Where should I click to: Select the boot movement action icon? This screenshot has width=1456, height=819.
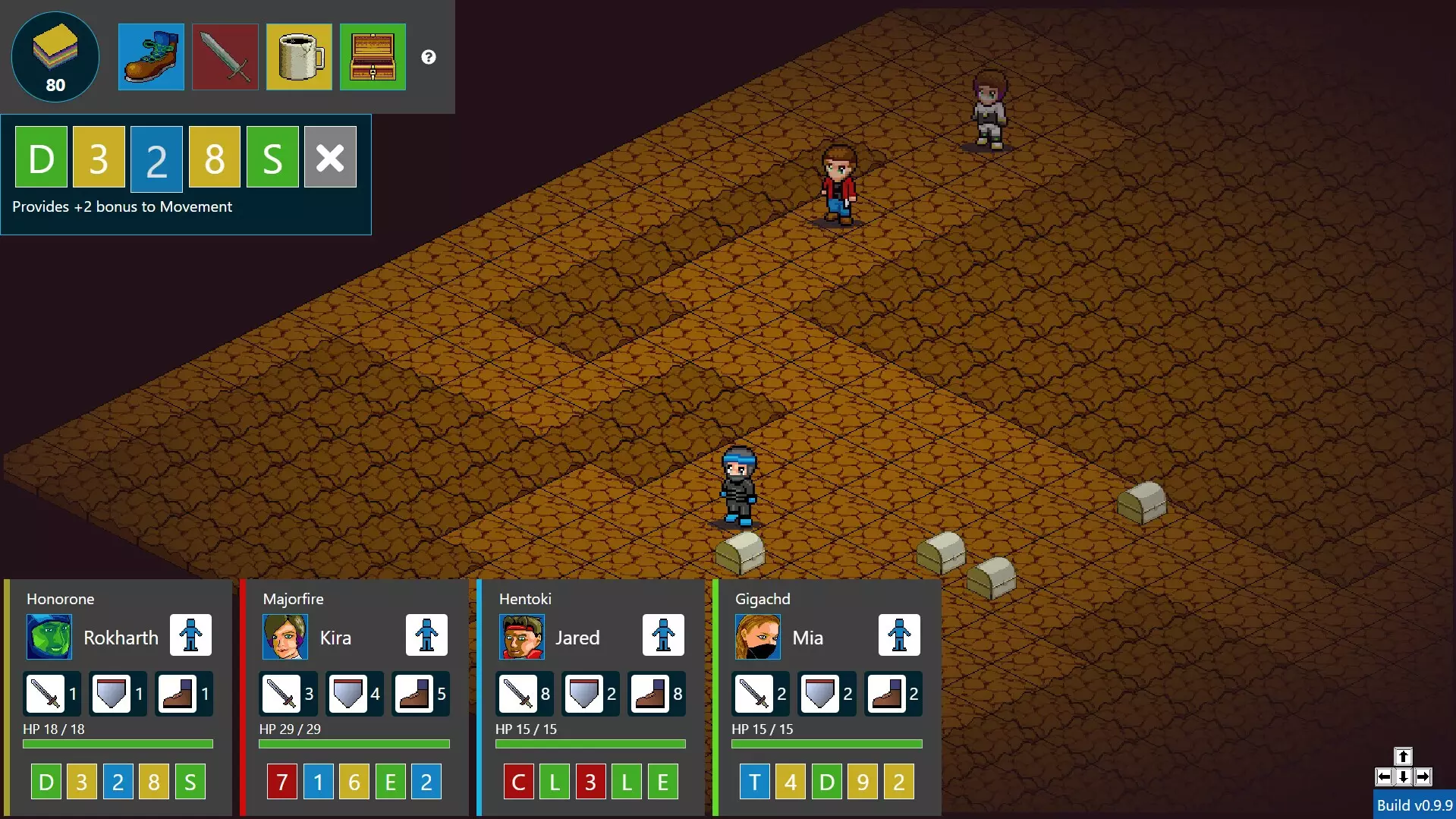[x=151, y=57]
